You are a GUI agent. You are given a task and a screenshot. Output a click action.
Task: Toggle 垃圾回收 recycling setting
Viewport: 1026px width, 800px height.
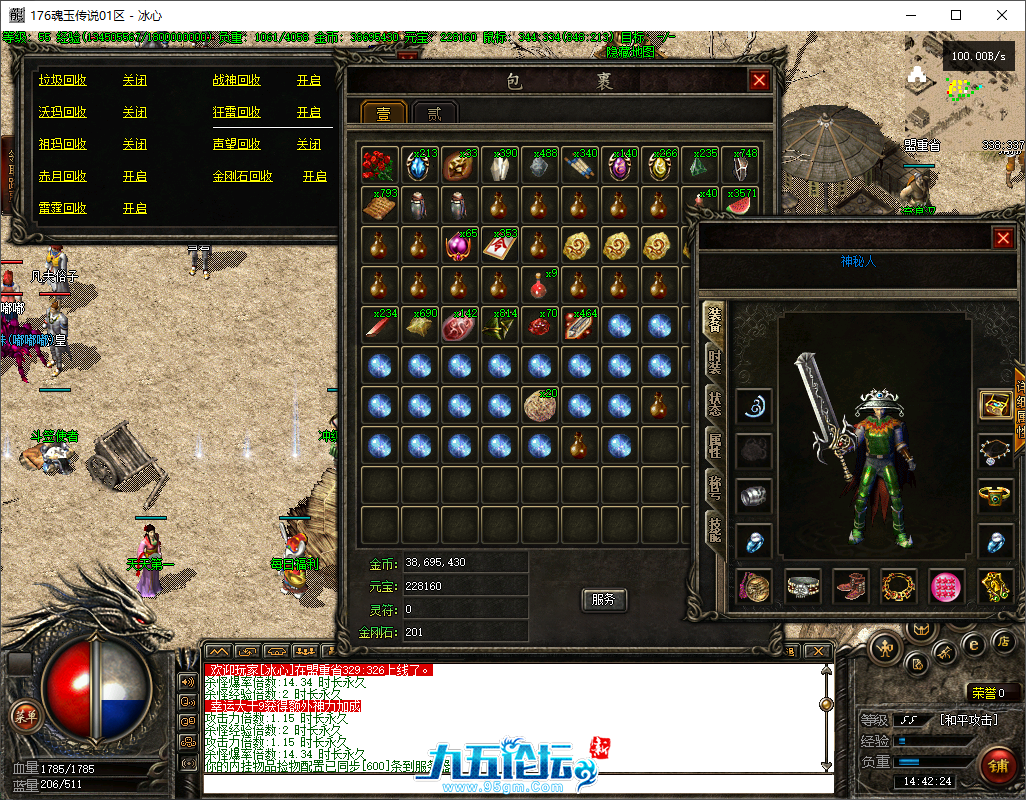pos(135,80)
